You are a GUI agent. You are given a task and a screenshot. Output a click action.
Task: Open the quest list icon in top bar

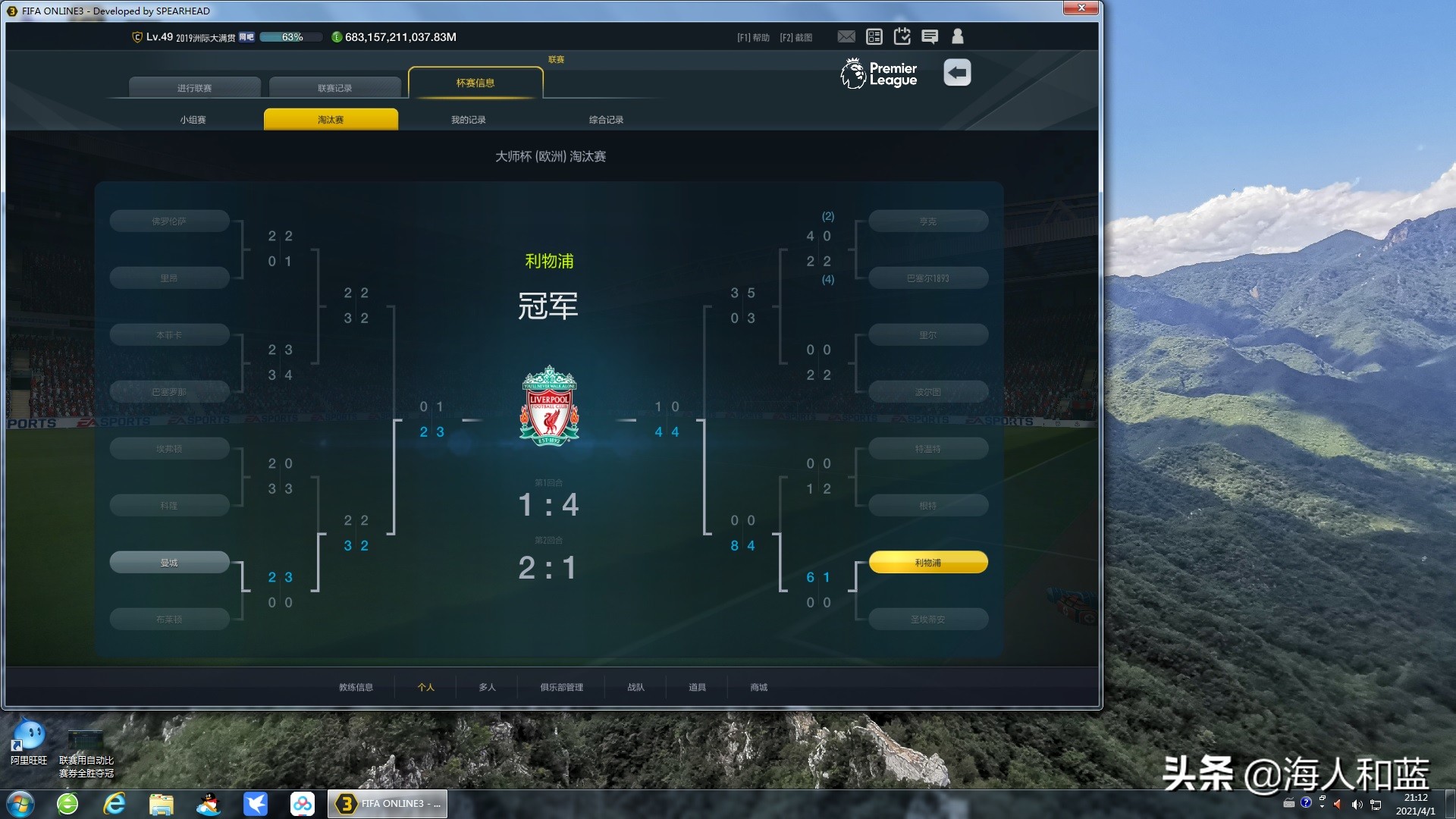[874, 36]
